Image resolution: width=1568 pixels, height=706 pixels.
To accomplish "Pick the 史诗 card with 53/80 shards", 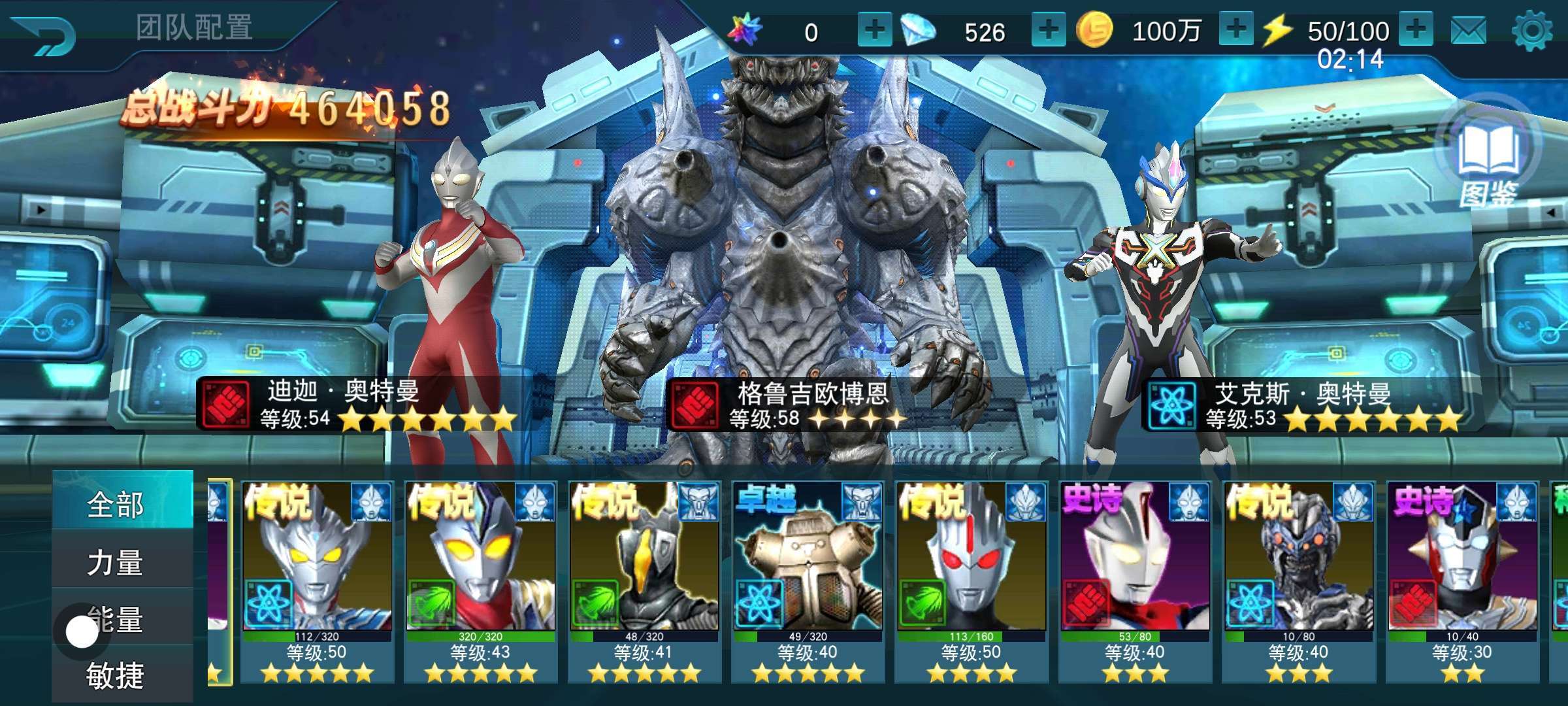I will coord(1135,582).
